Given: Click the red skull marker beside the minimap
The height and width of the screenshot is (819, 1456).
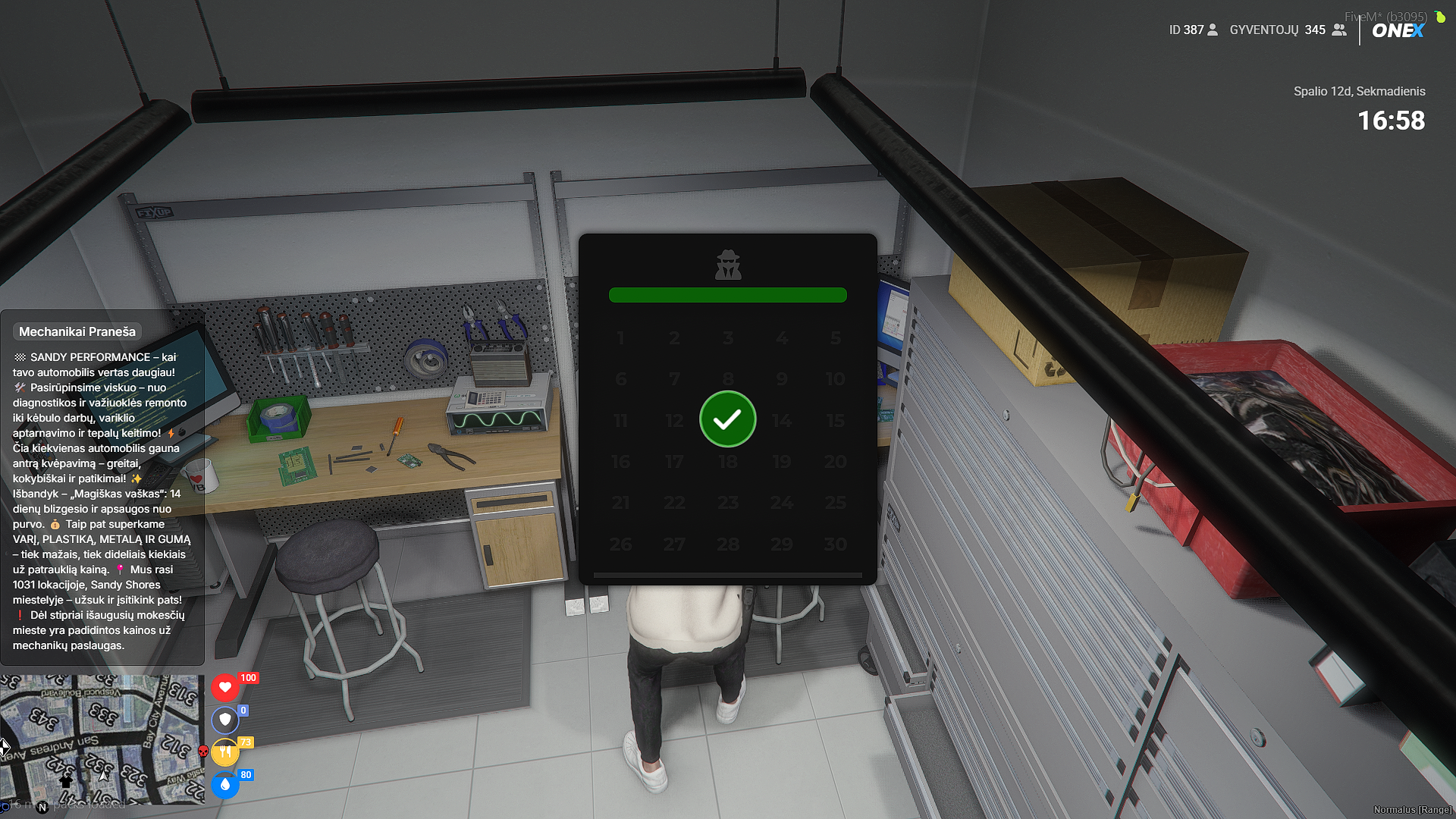Looking at the screenshot, I should (203, 752).
